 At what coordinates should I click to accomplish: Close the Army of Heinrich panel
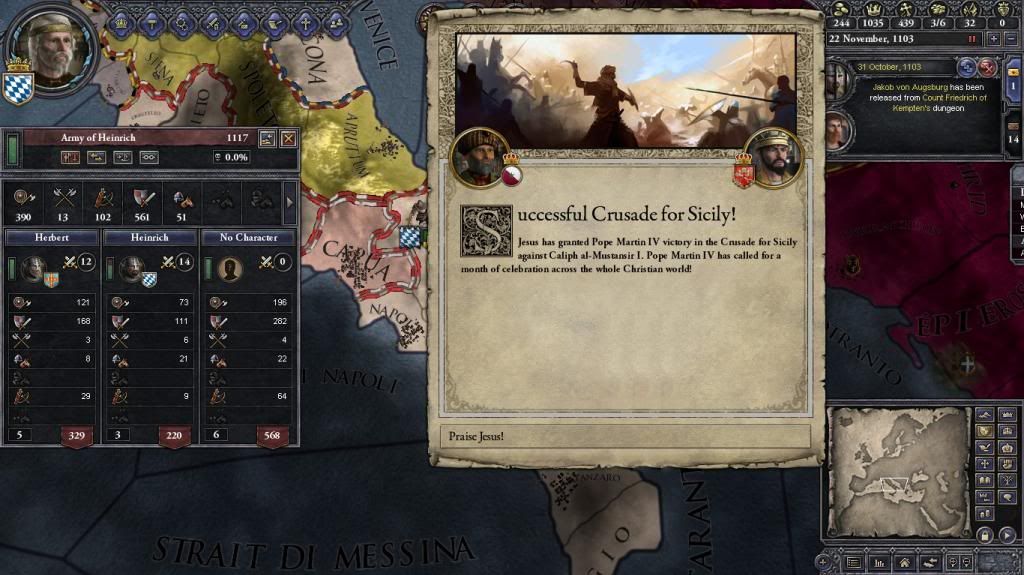288,139
